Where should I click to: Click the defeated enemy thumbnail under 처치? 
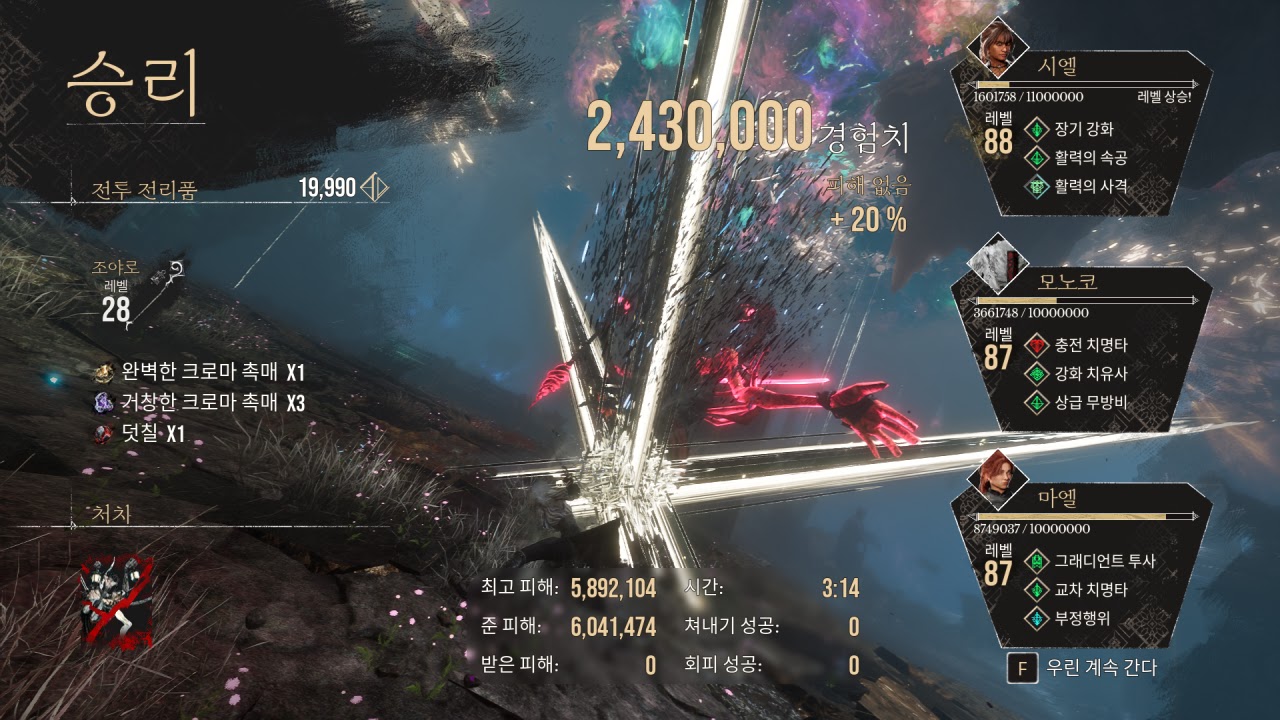118,601
